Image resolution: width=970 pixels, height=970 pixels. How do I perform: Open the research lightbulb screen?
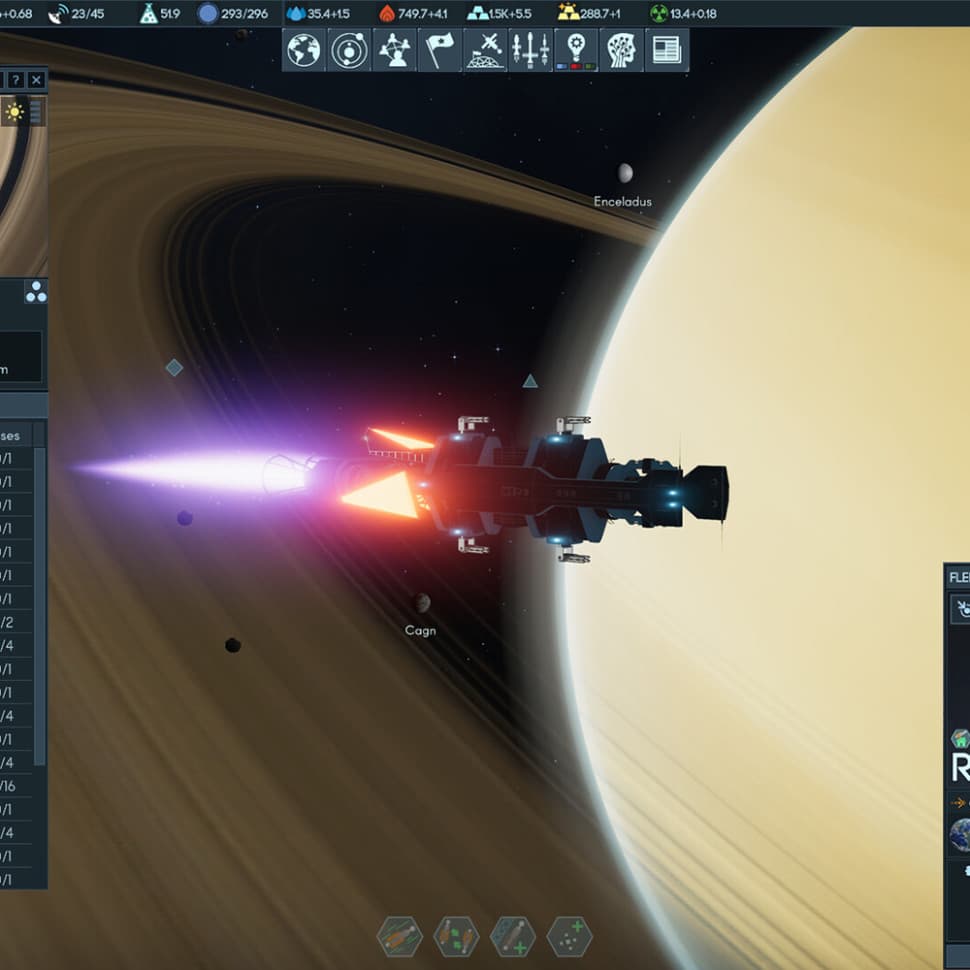click(576, 50)
